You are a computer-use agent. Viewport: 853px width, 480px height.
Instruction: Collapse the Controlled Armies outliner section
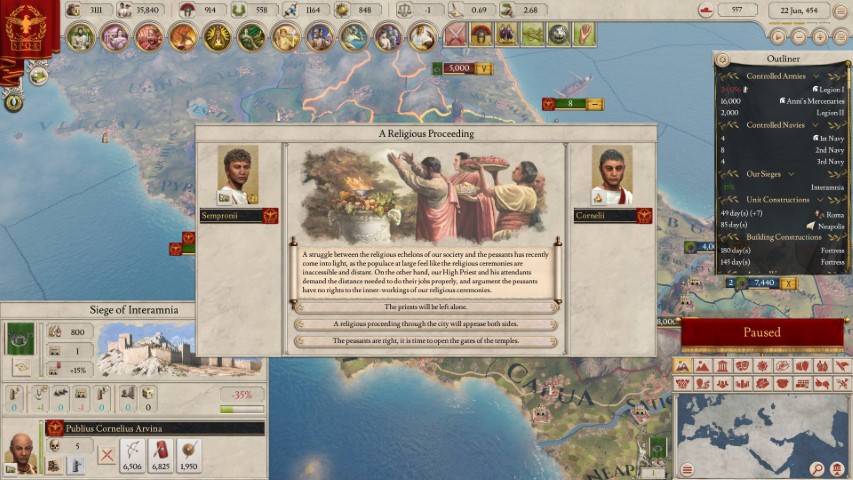pos(816,76)
